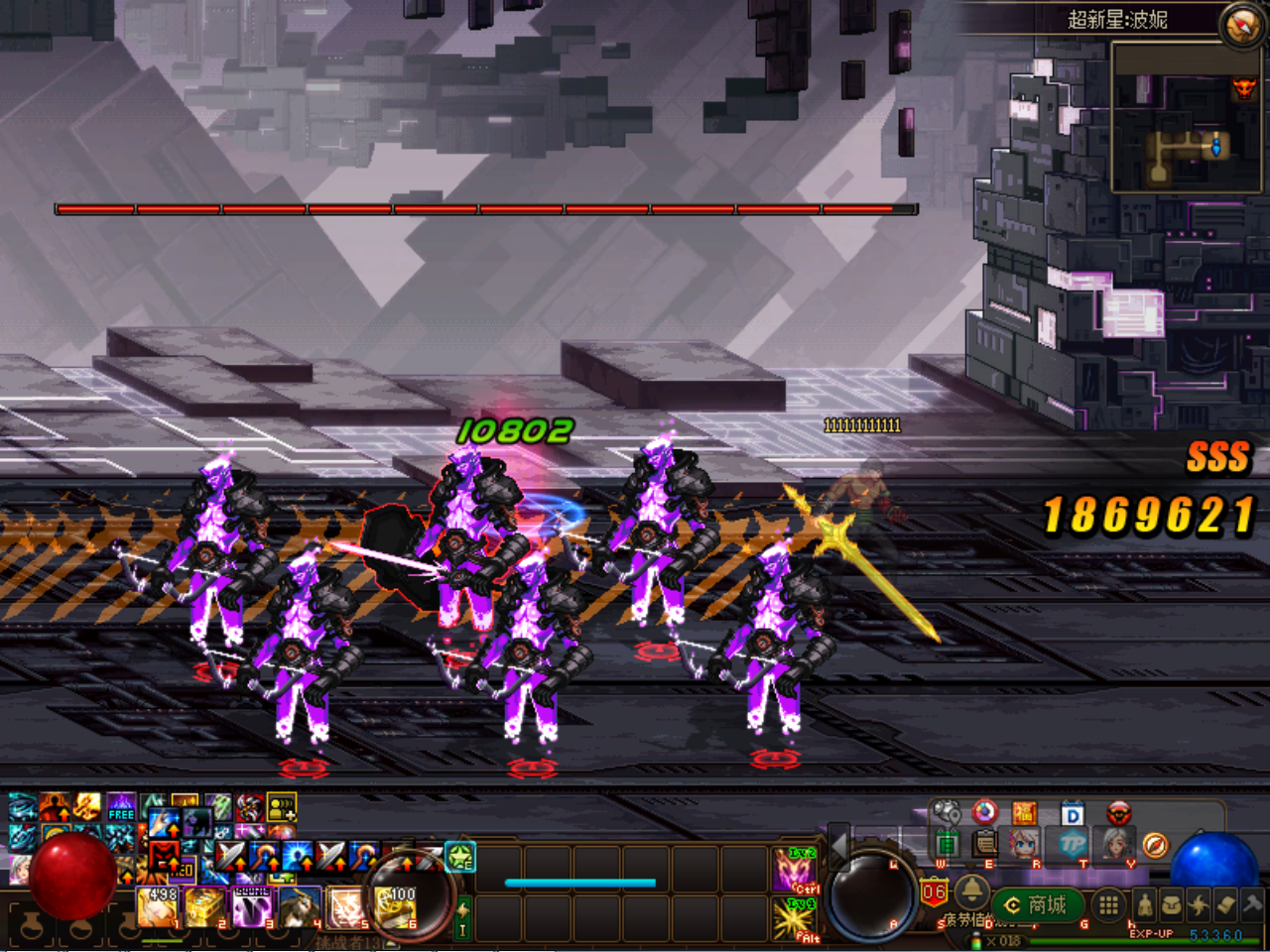Open the quest clipboard icon
This screenshot has height=952, width=1270.
(985, 844)
